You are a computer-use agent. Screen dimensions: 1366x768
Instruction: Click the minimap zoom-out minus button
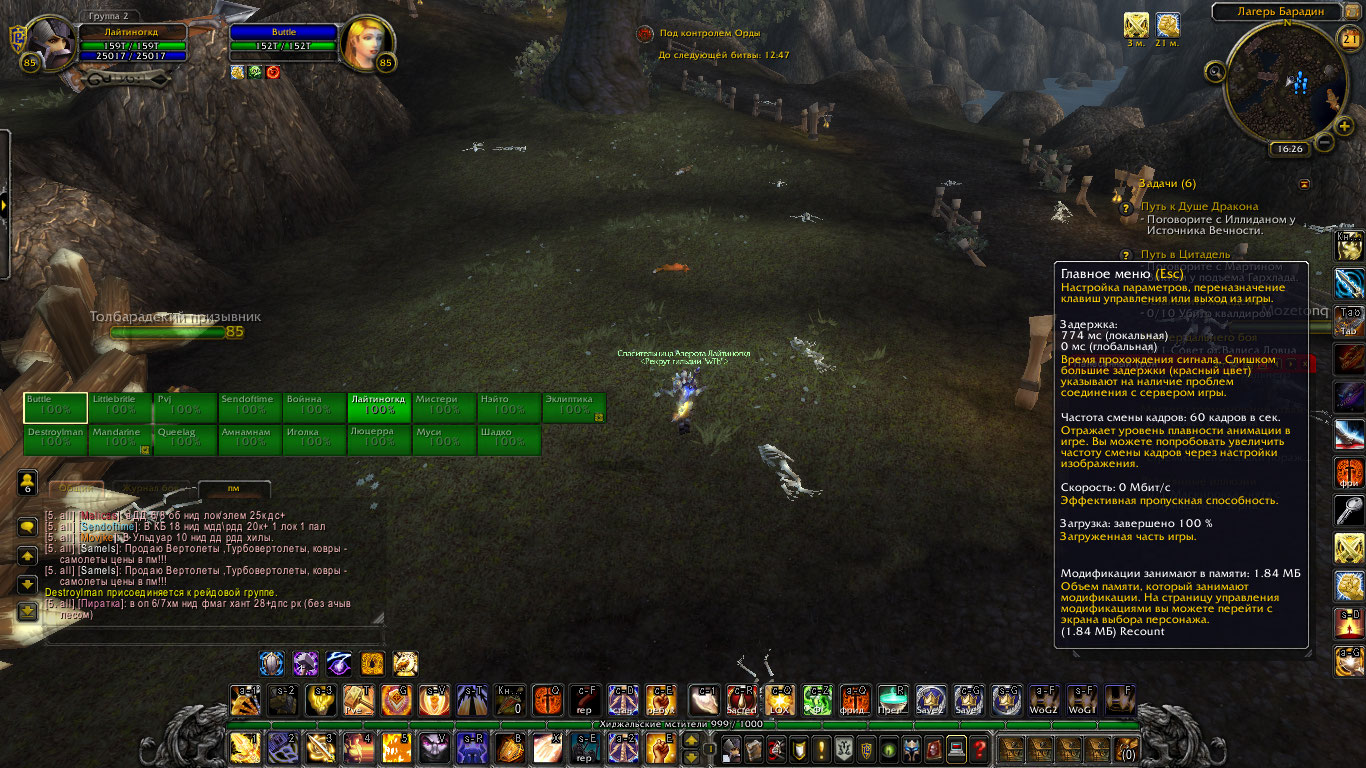(x=1324, y=142)
